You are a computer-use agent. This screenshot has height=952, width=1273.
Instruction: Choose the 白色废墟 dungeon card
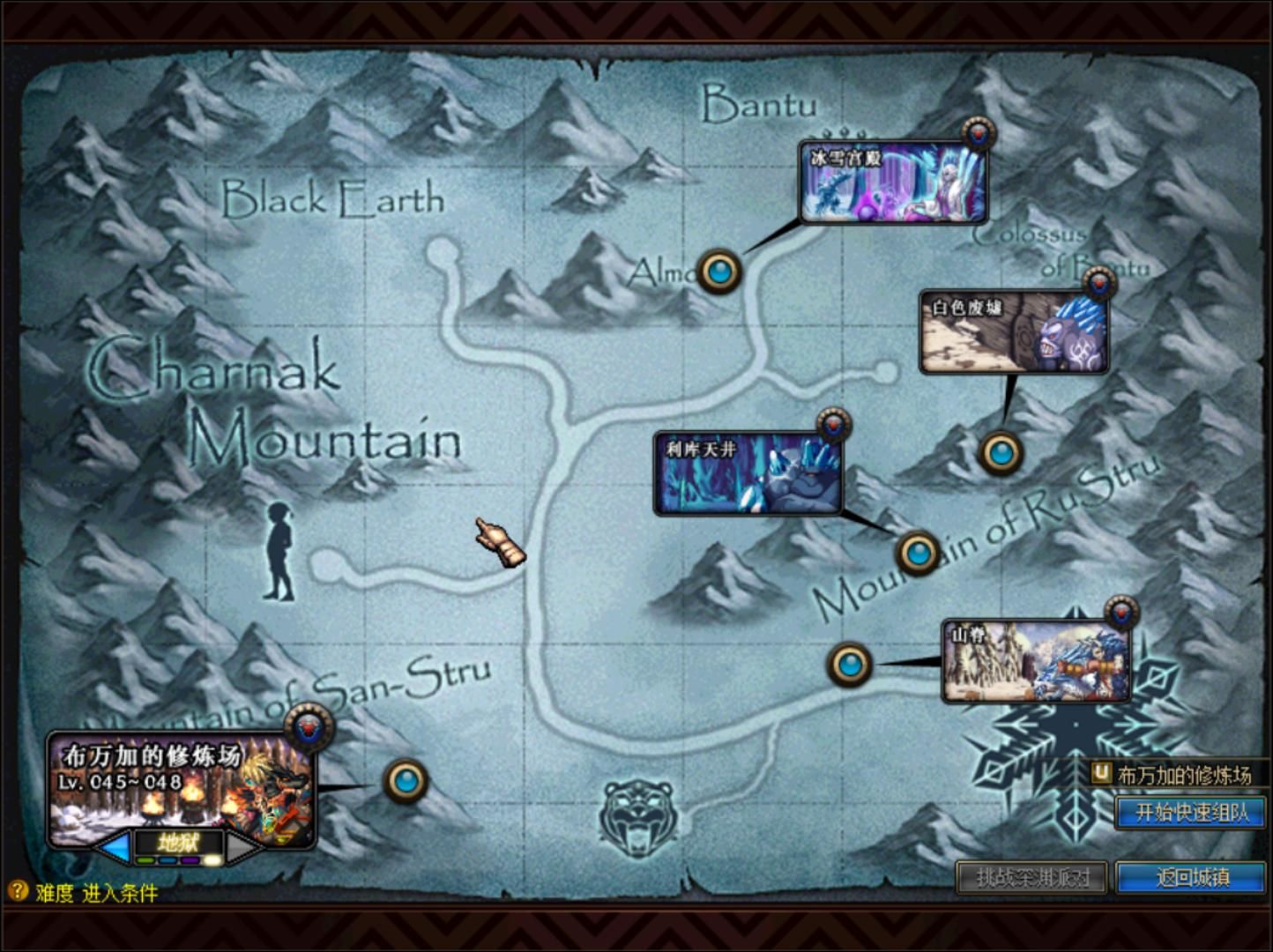click(1013, 333)
